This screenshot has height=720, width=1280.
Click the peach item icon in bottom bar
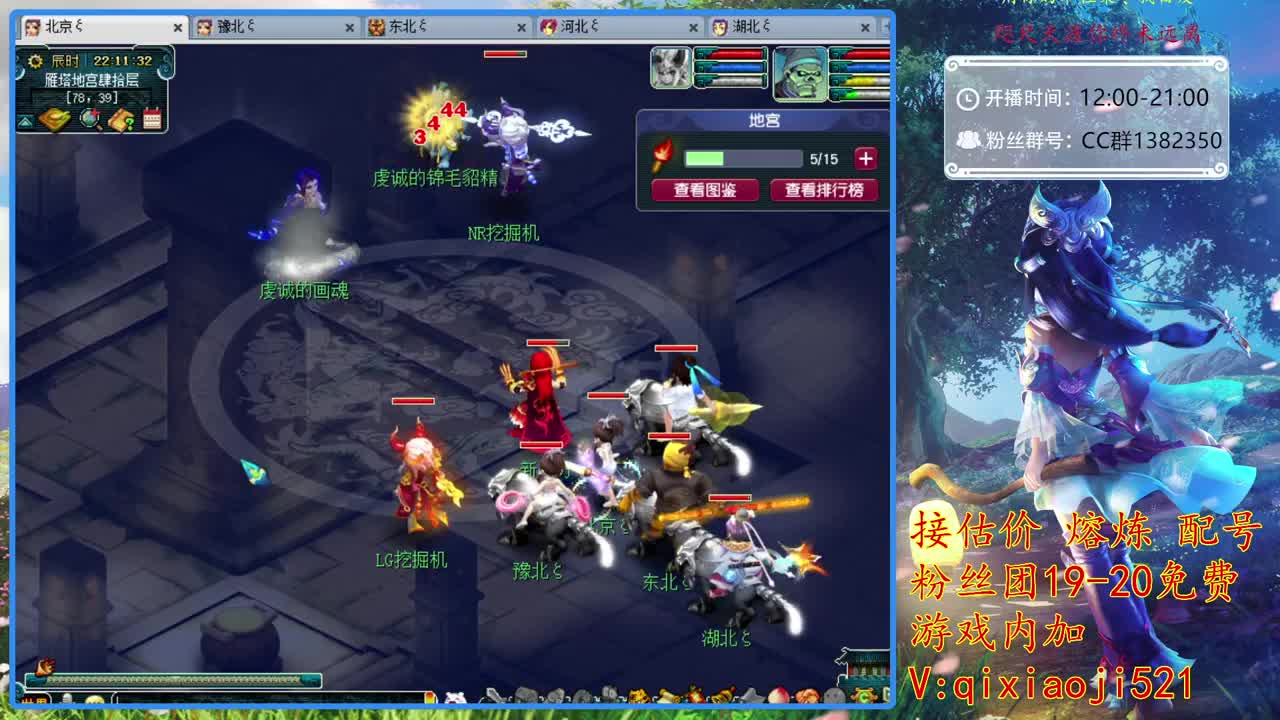coord(778,697)
